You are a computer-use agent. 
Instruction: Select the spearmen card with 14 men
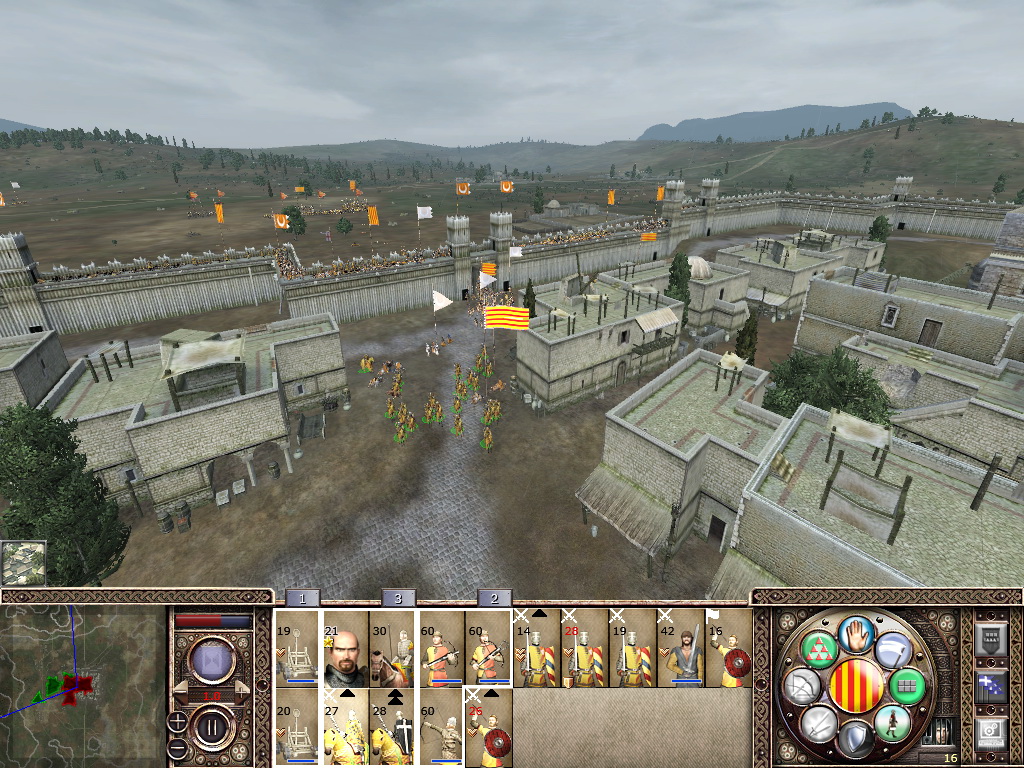coord(537,648)
